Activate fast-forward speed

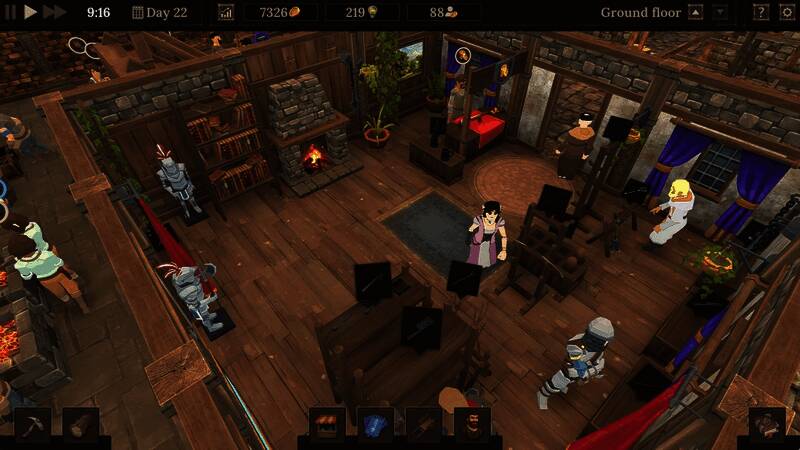[x=54, y=12]
